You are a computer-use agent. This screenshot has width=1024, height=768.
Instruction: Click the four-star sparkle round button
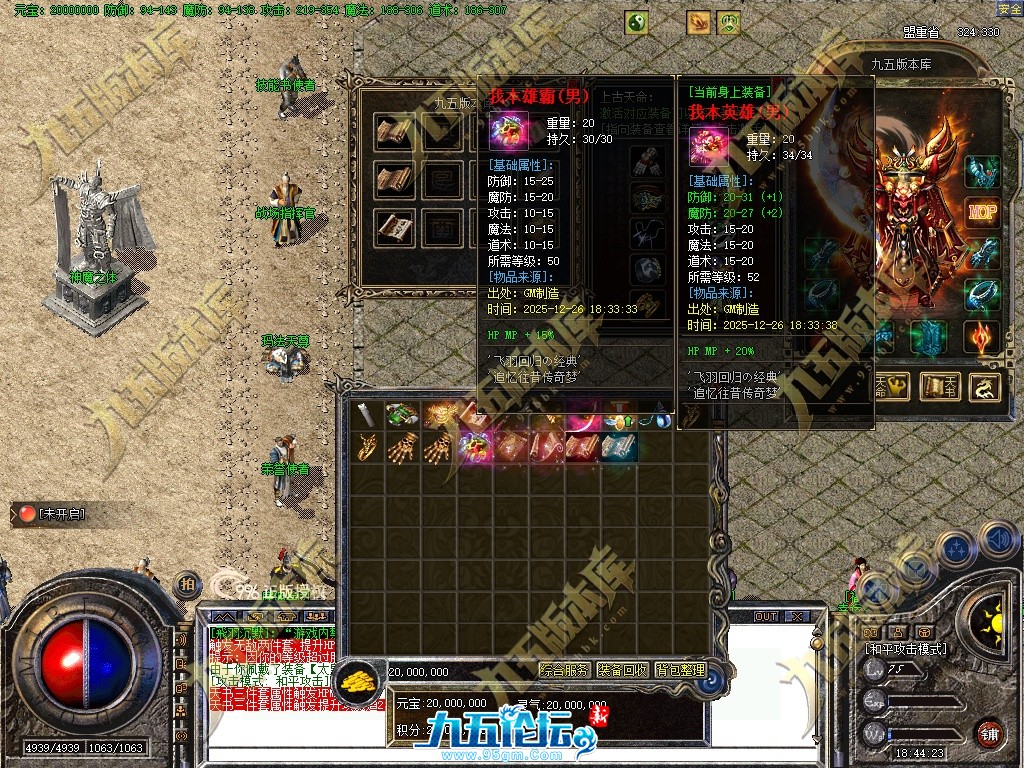(956, 549)
